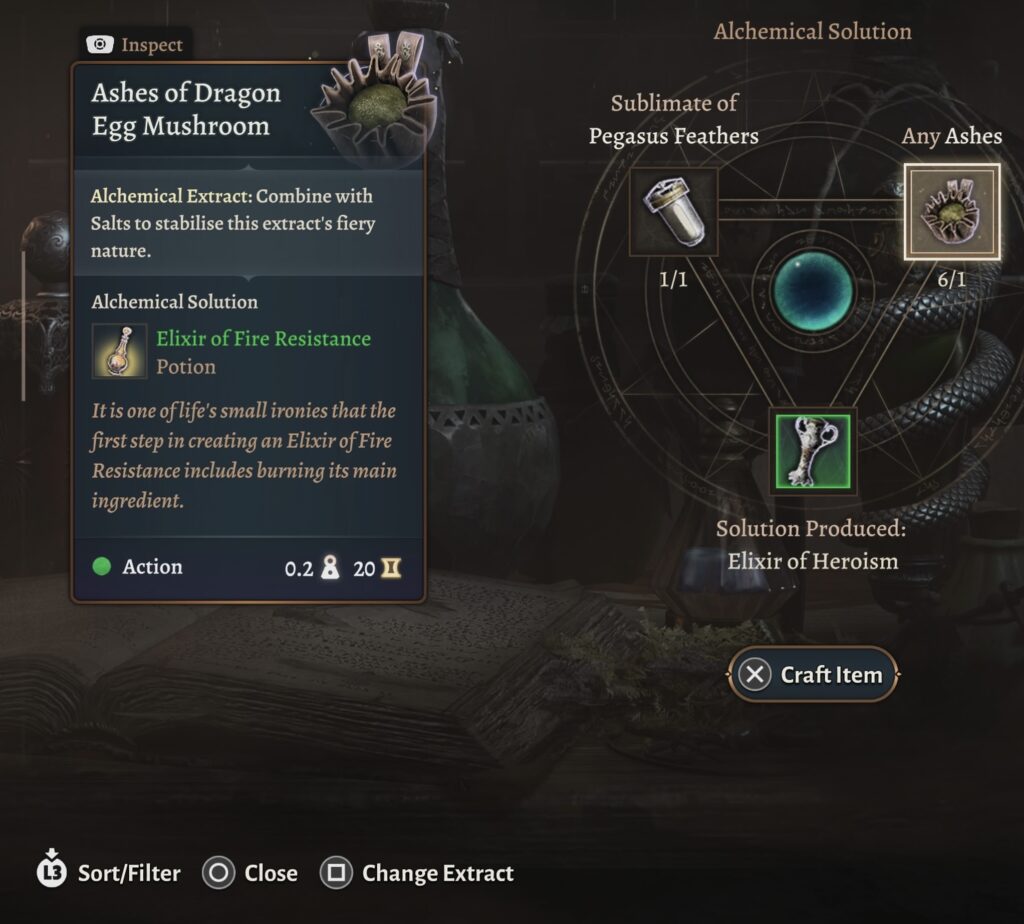Click the Inspect label above the tooltip

point(135,45)
